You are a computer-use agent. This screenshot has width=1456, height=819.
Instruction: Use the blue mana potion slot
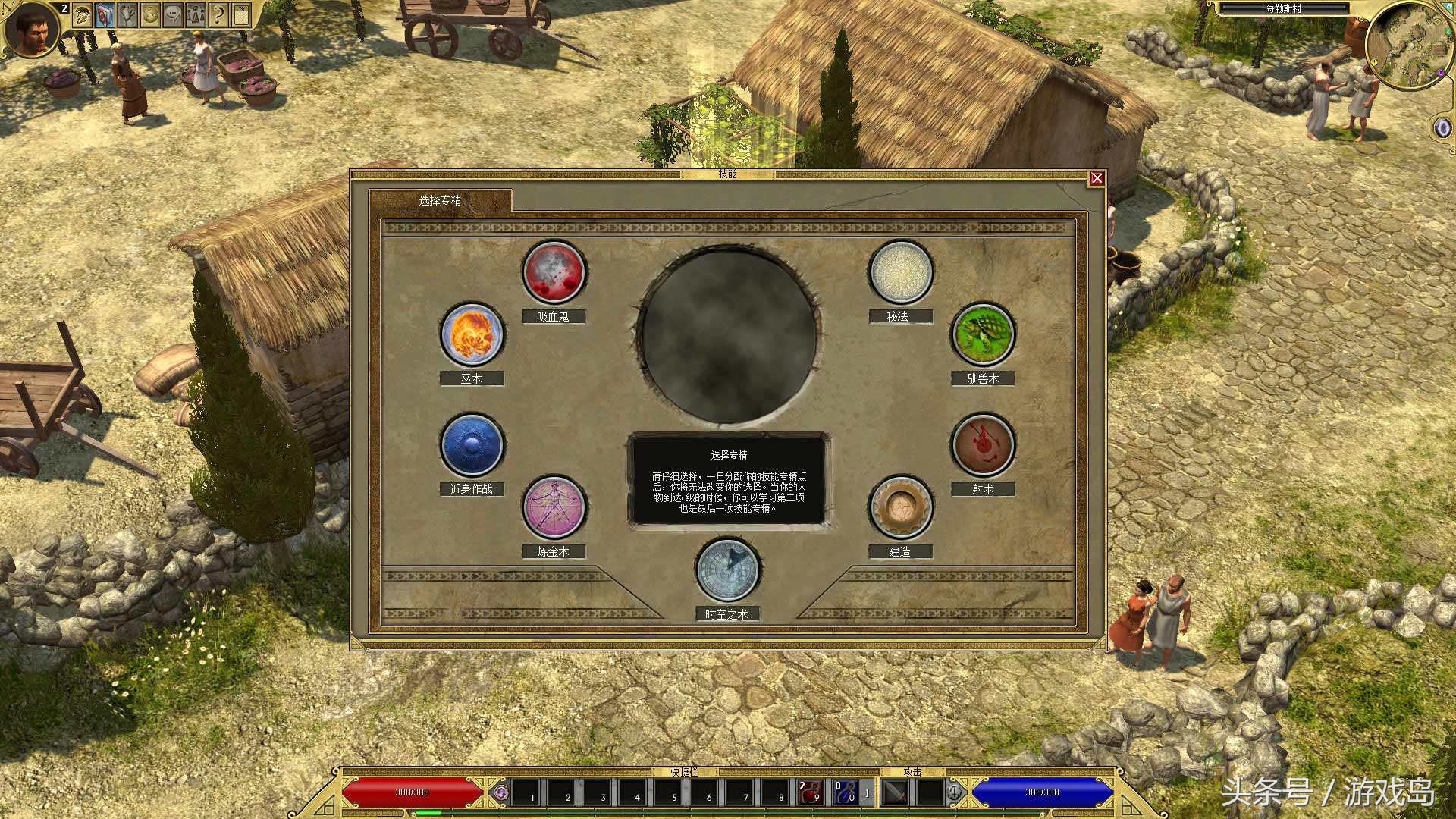[845, 792]
